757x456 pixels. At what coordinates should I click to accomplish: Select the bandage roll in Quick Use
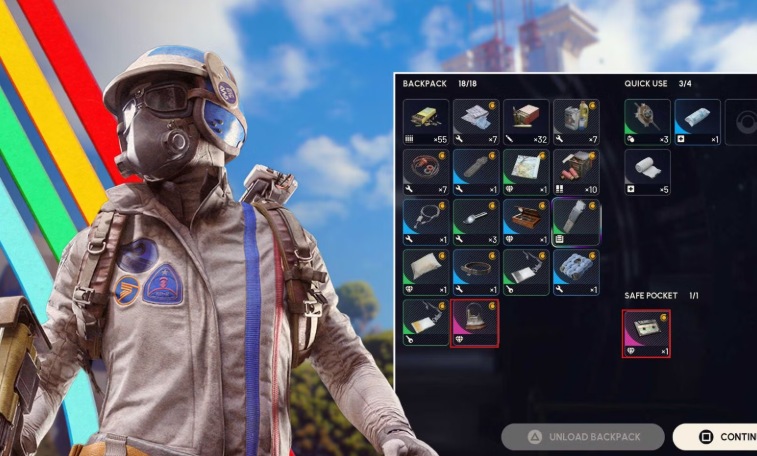[647, 172]
